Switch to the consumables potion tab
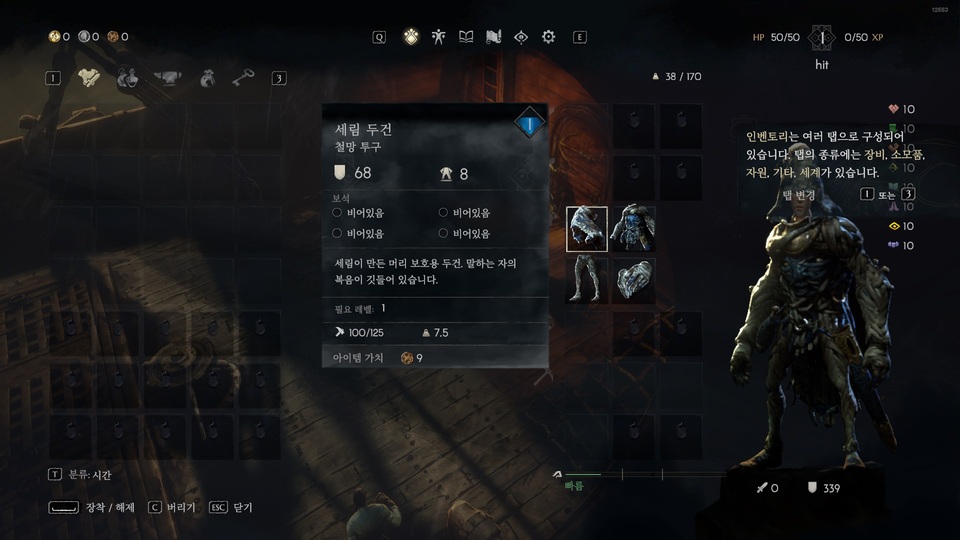960x540 pixels. pyautogui.click(x=127, y=78)
